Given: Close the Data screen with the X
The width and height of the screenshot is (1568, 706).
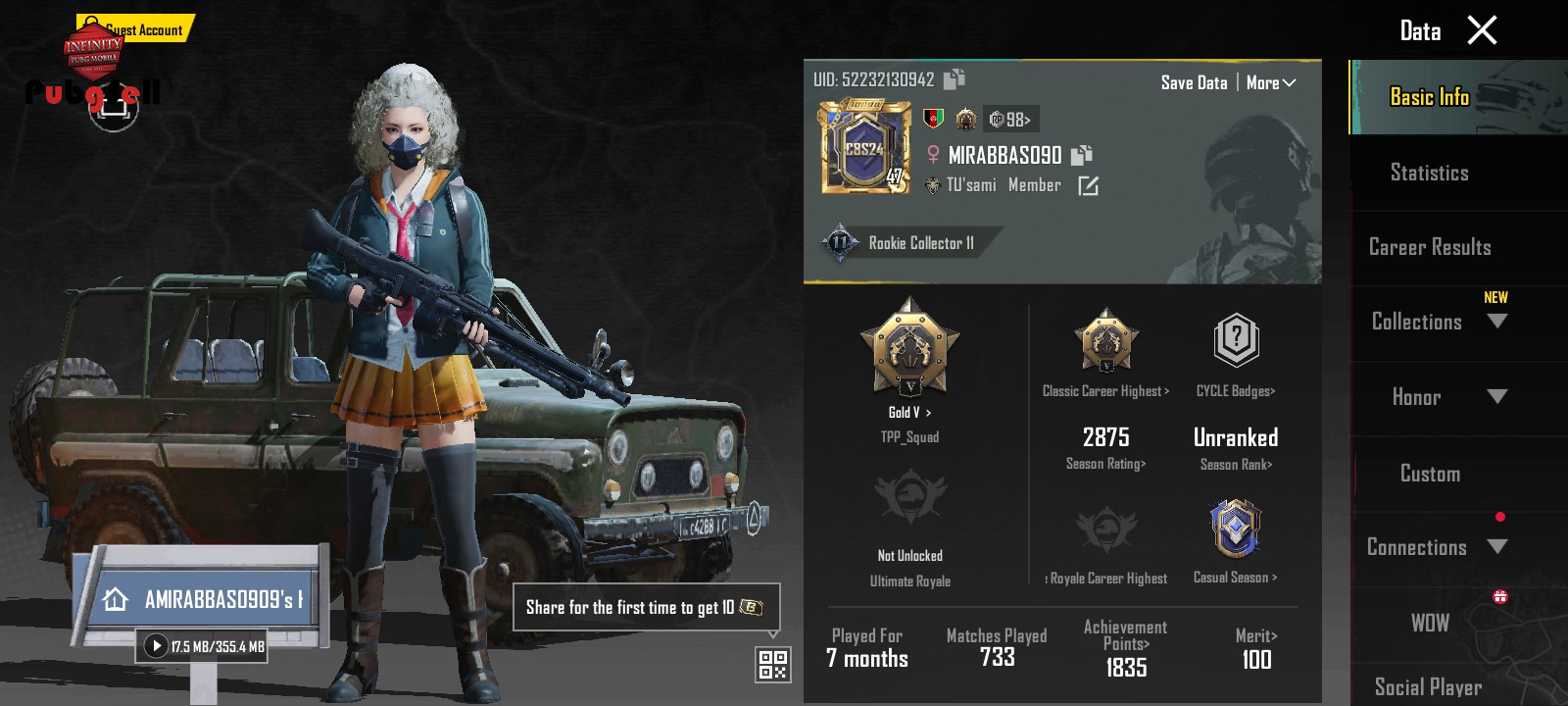Looking at the screenshot, I should tap(1482, 30).
